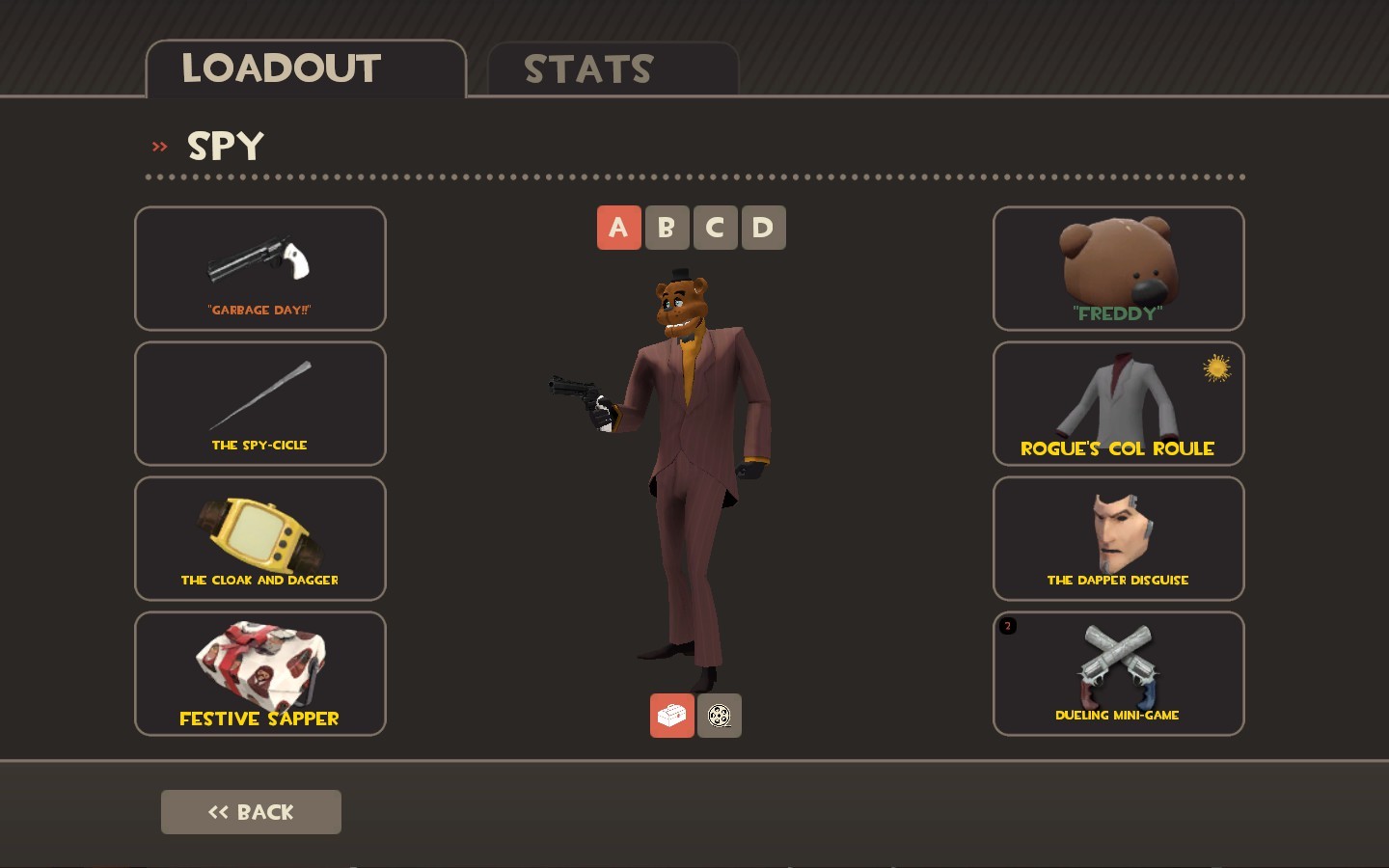
Task: Select the Dueling Mini-Game action slot
Action: [x=1117, y=673]
